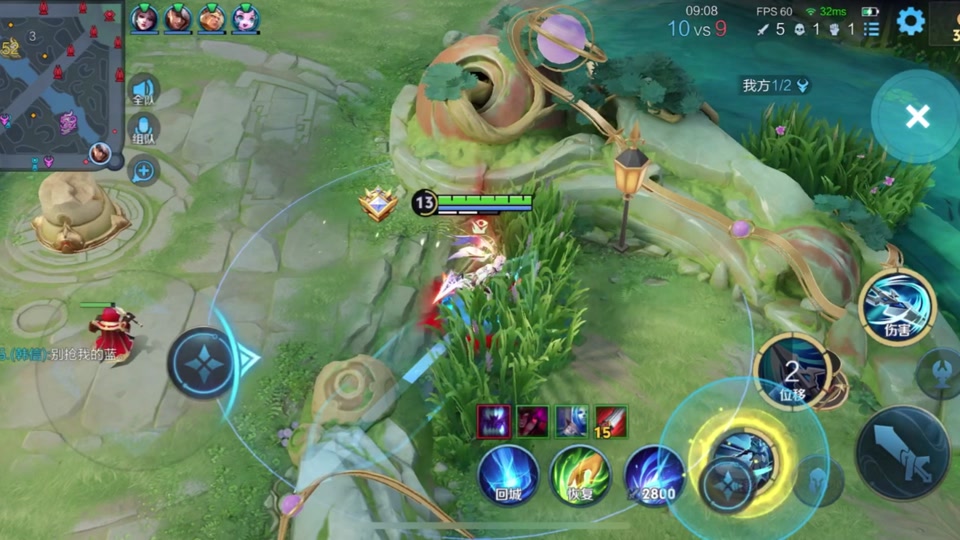
Task: Tap the purple monster face buff icon
Action: (x=493, y=421)
